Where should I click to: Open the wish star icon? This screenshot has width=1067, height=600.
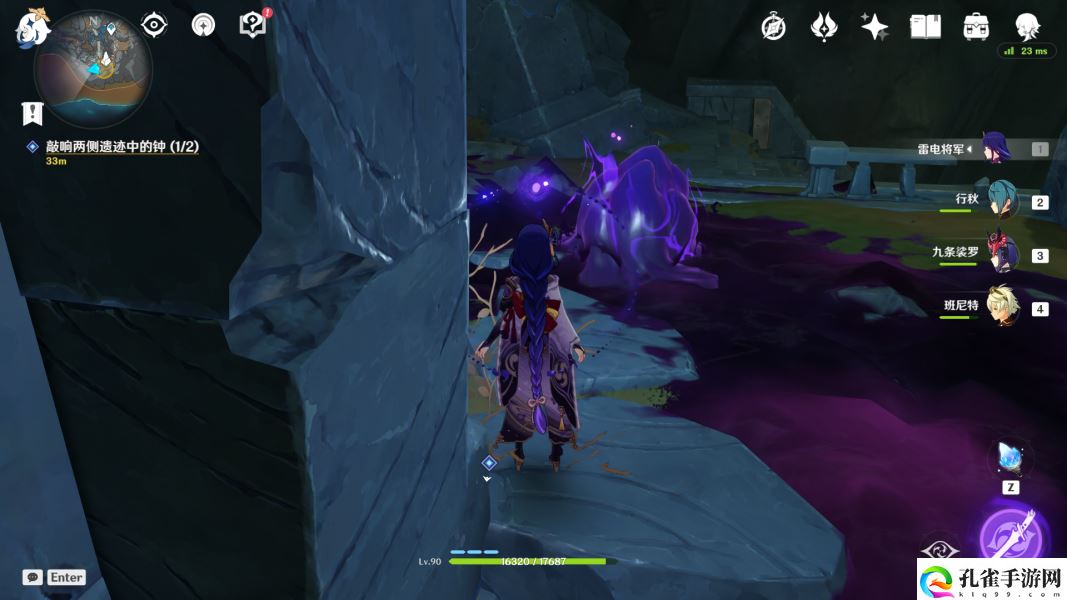click(x=874, y=27)
